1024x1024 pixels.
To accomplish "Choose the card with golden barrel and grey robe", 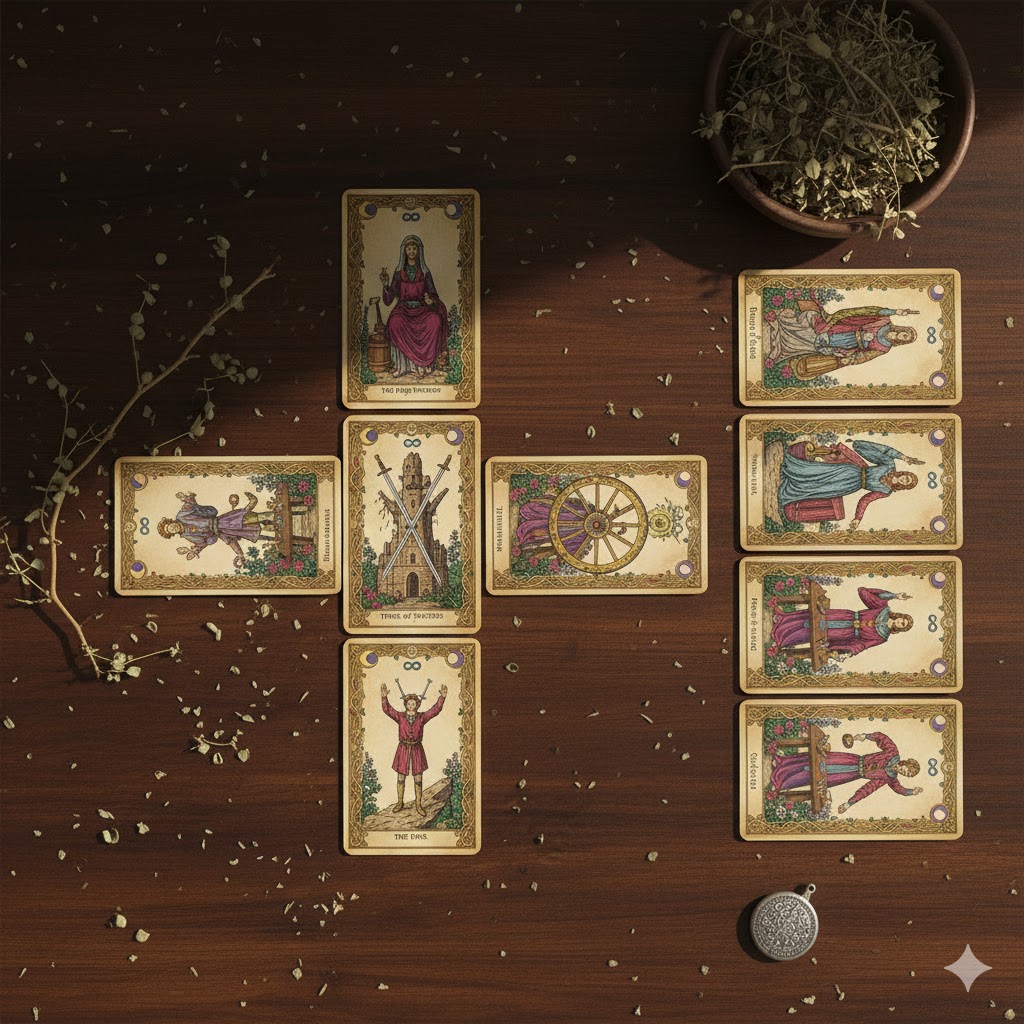I will pos(849,337).
